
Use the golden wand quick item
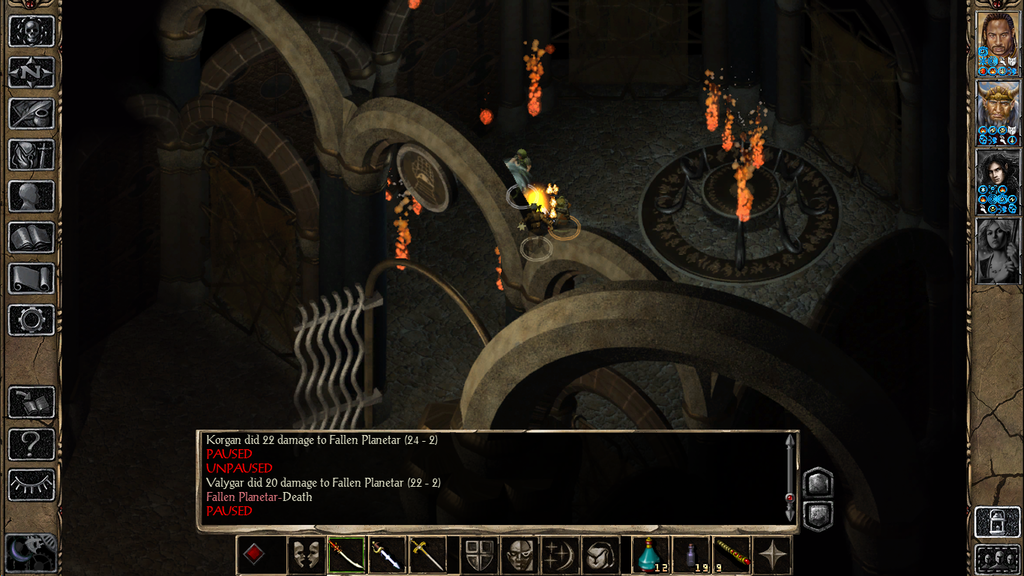(731, 554)
